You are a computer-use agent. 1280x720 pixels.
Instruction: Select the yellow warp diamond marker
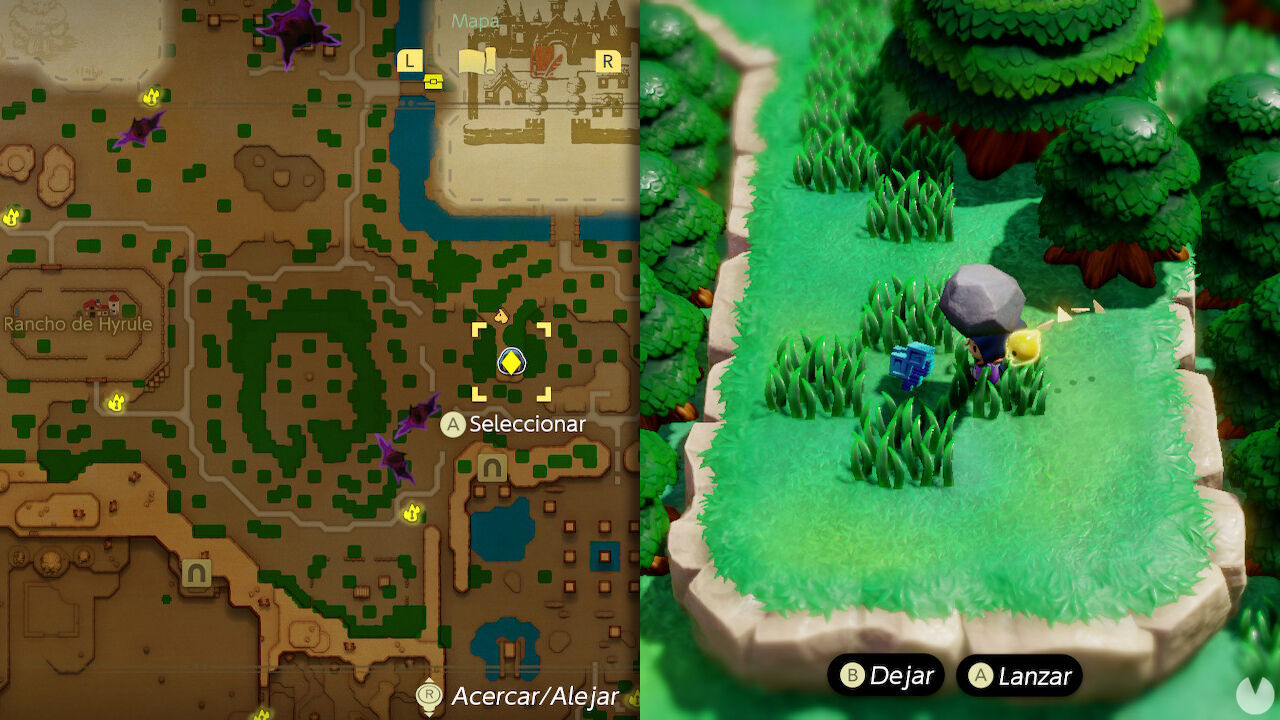[512, 362]
